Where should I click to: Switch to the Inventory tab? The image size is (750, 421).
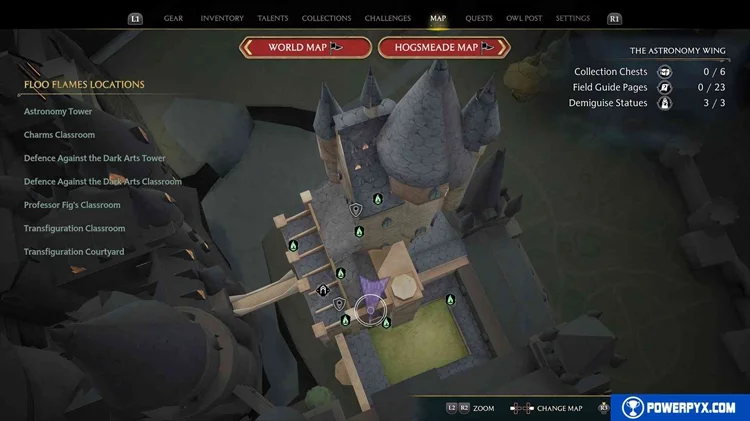(x=221, y=18)
